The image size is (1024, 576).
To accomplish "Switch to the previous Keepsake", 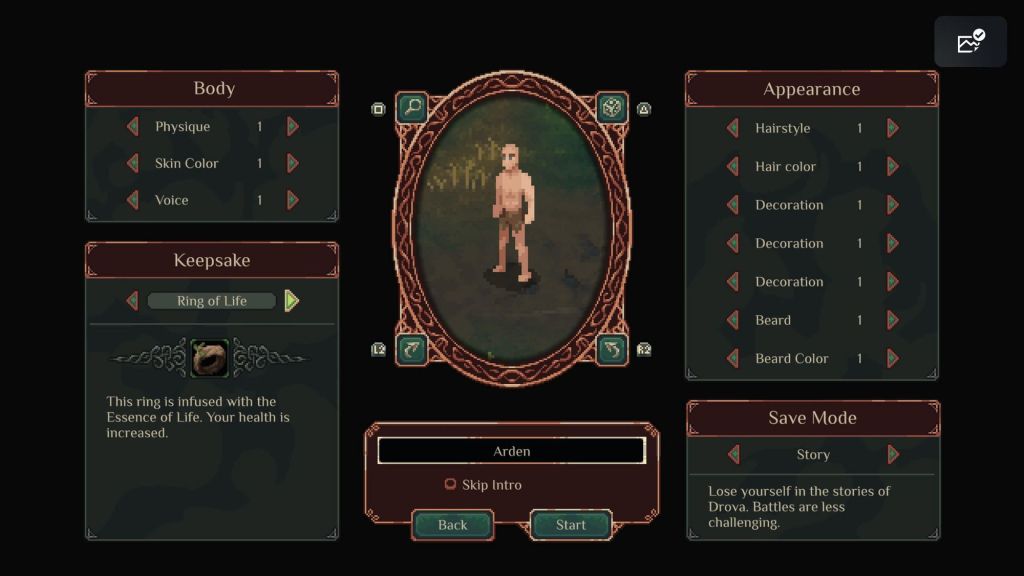I will click(x=132, y=300).
